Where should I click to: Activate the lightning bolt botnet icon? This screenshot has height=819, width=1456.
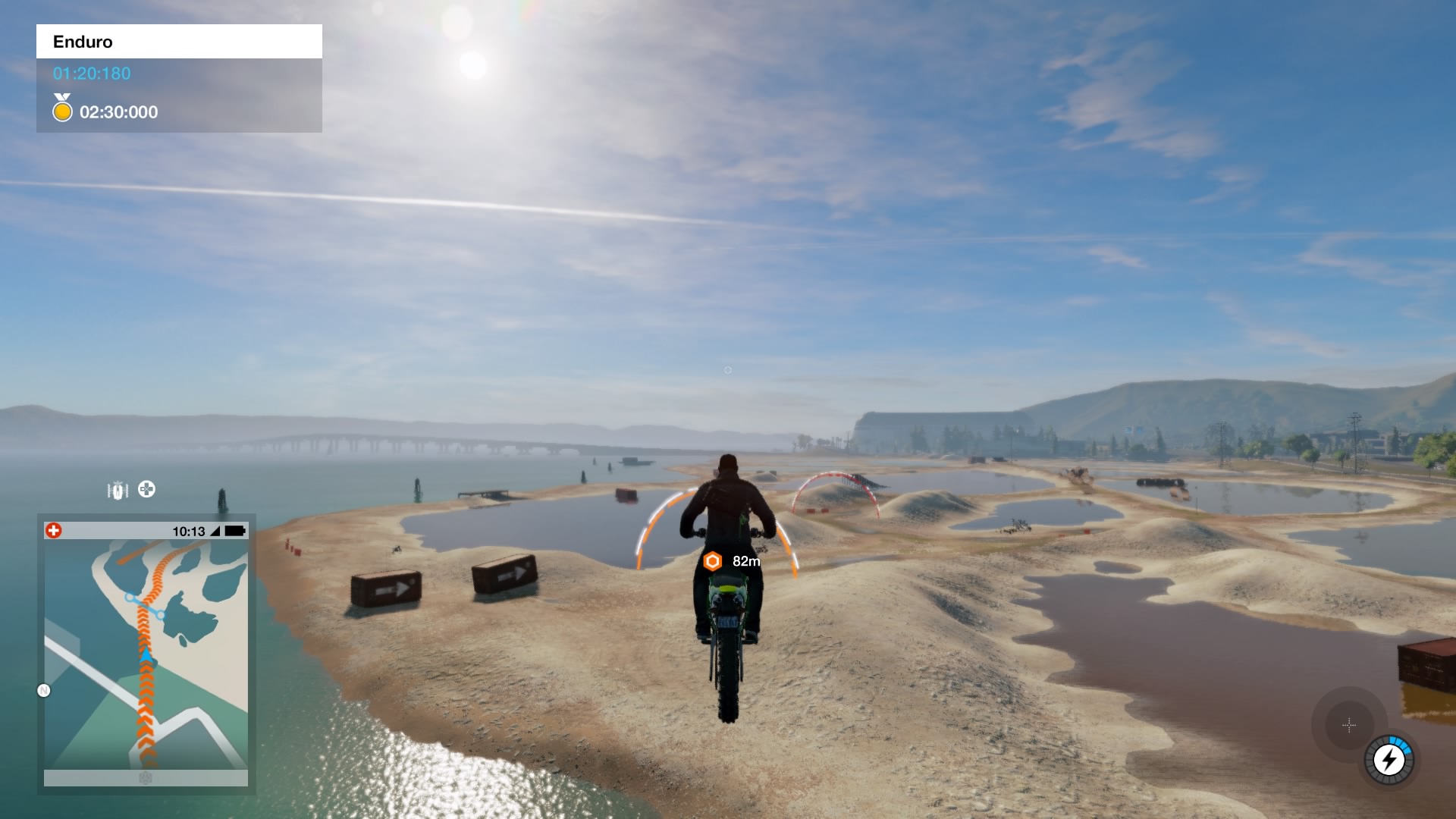(x=1389, y=759)
